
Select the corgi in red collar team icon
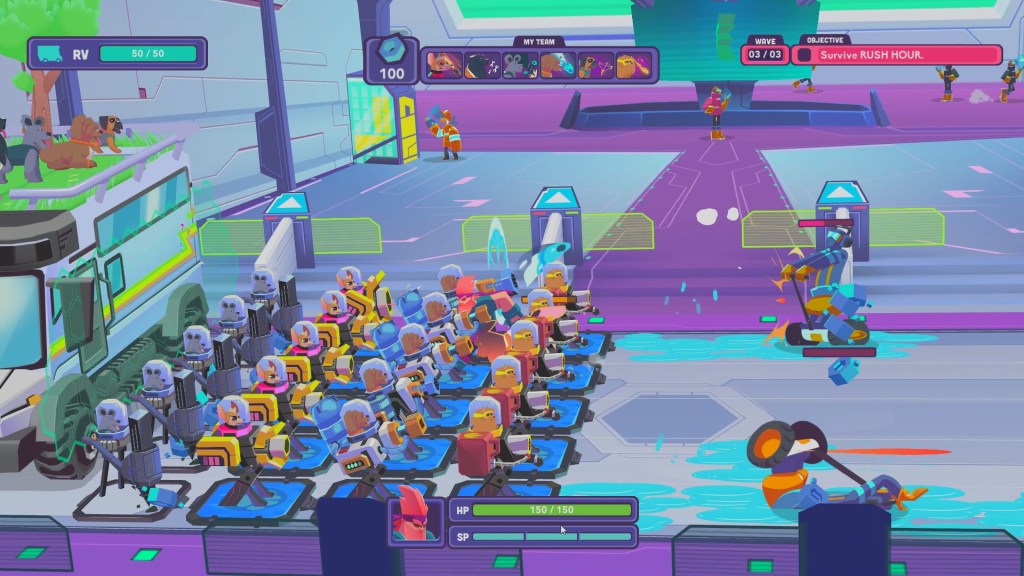coord(444,66)
